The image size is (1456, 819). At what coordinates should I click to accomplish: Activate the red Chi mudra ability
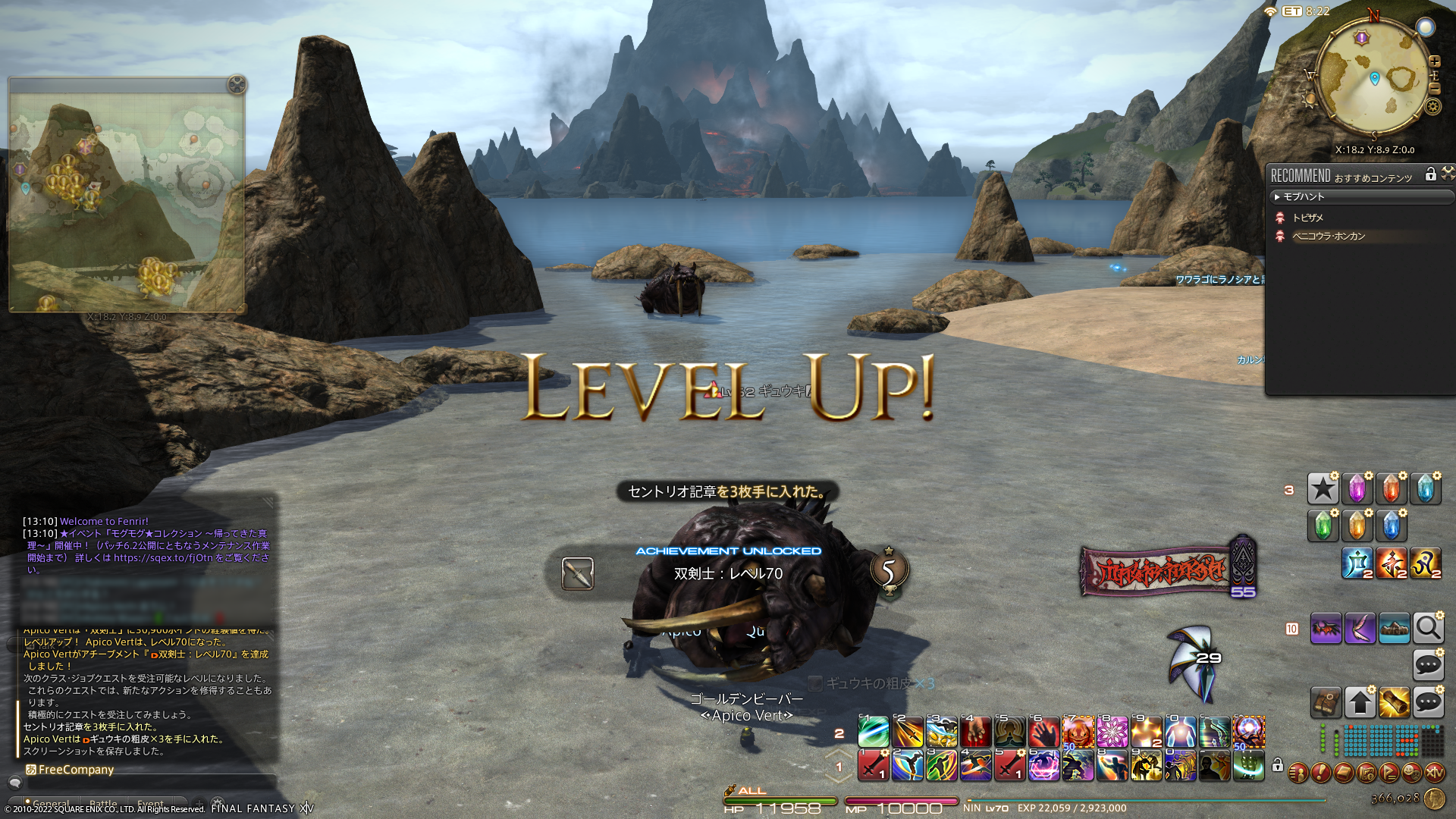tap(1392, 563)
